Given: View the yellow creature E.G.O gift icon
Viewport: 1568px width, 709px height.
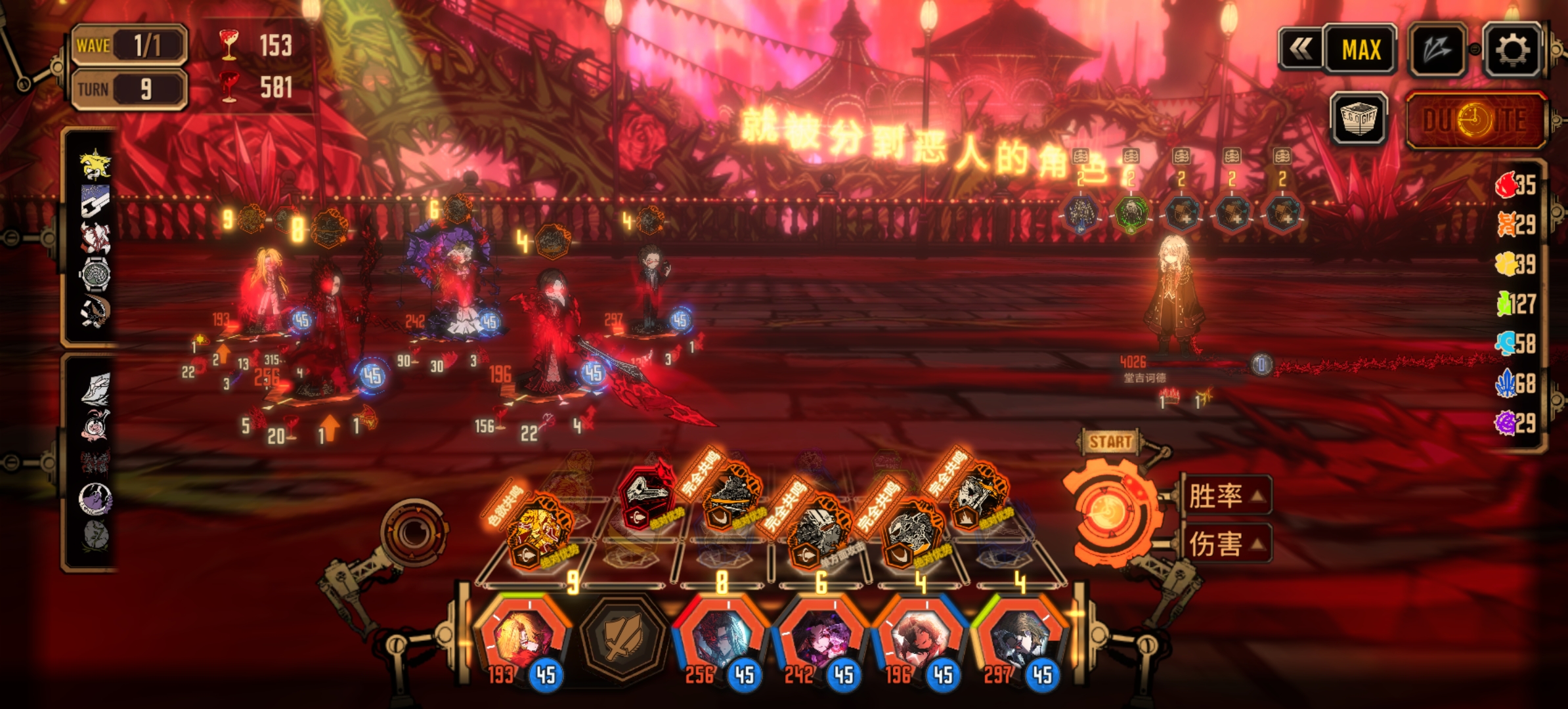Looking at the screenshot, I should tap(95, 164).
